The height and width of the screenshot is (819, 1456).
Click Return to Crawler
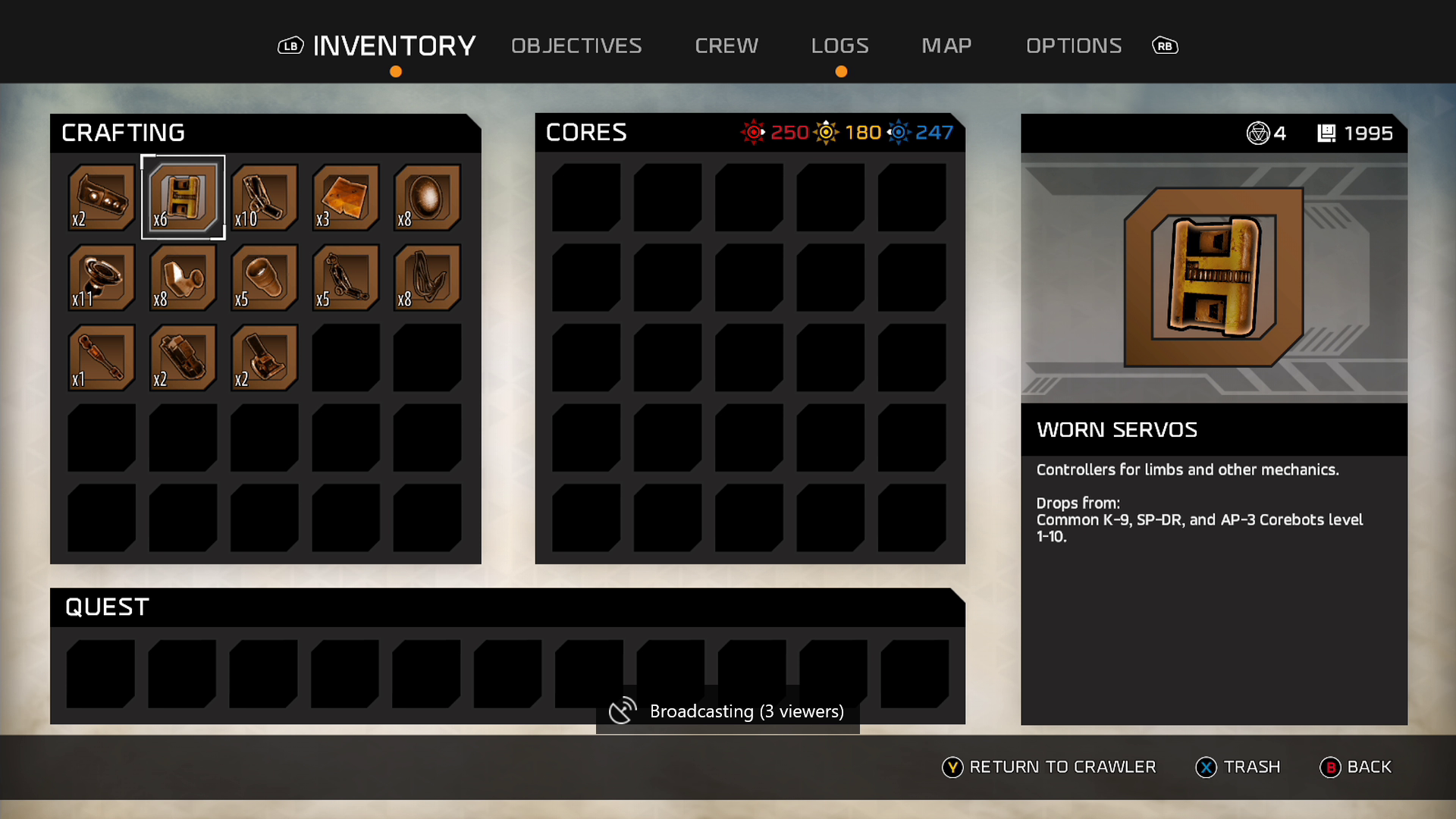[x=1050, y=767]
